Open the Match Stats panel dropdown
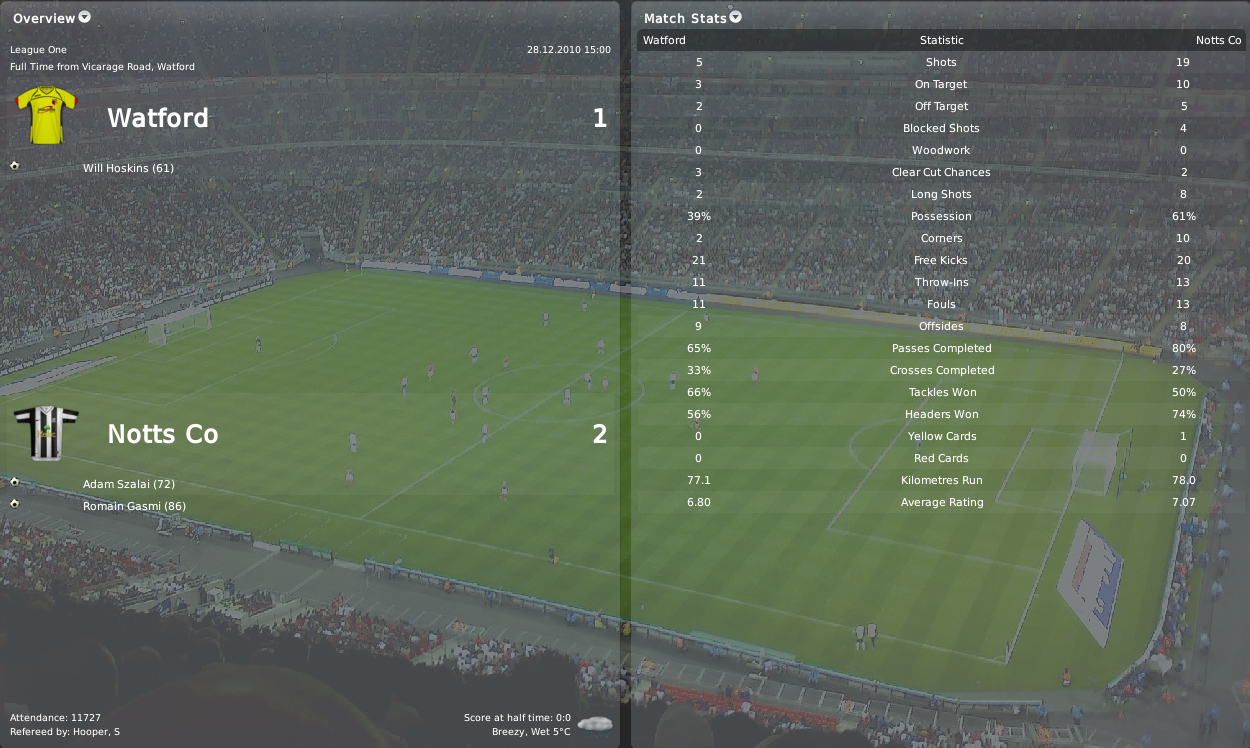1250x748 pixels. click(736, 17)
